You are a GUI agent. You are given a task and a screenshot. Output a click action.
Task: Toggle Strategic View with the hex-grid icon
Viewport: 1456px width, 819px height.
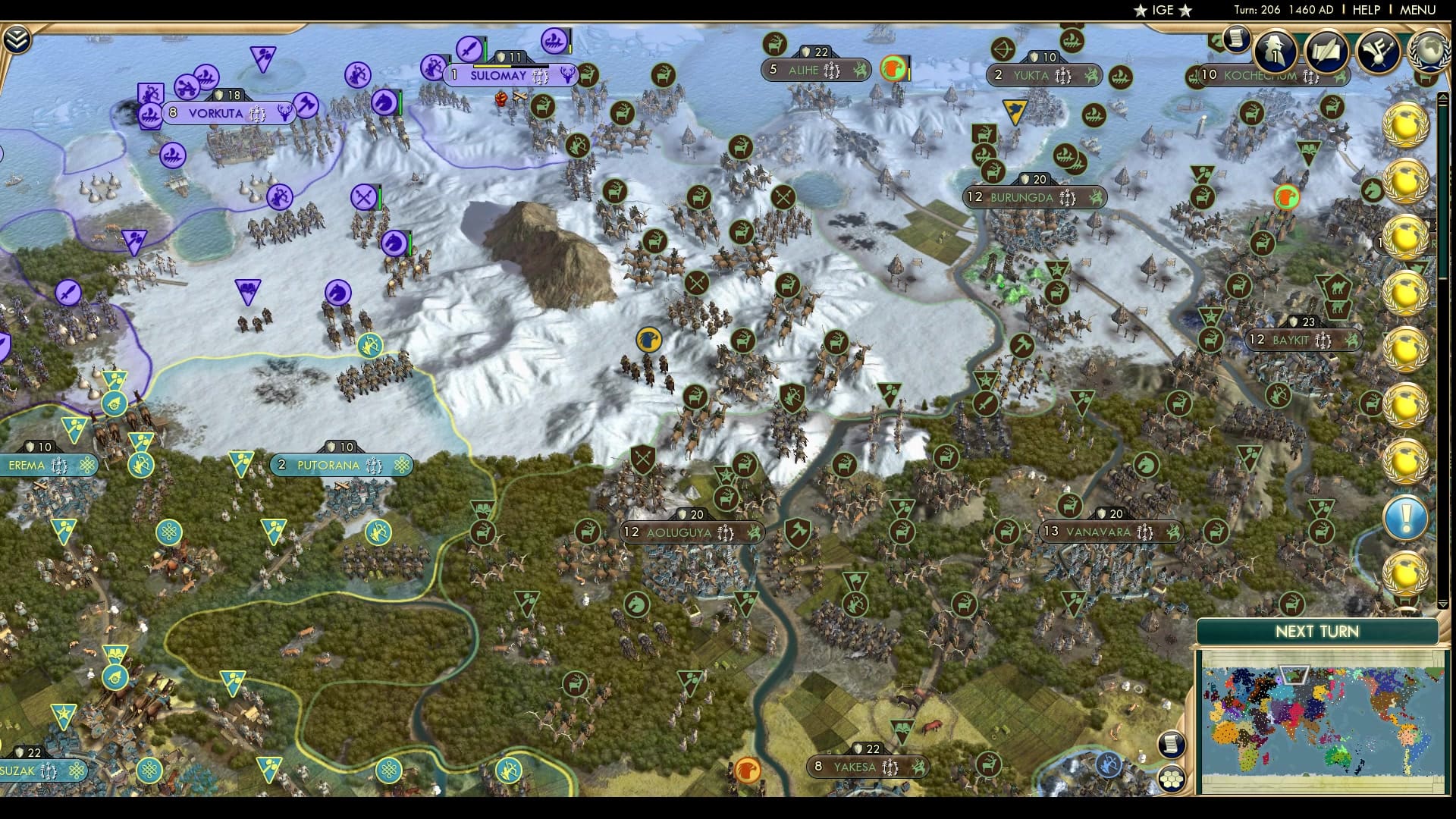click(x=1171, y=779)
